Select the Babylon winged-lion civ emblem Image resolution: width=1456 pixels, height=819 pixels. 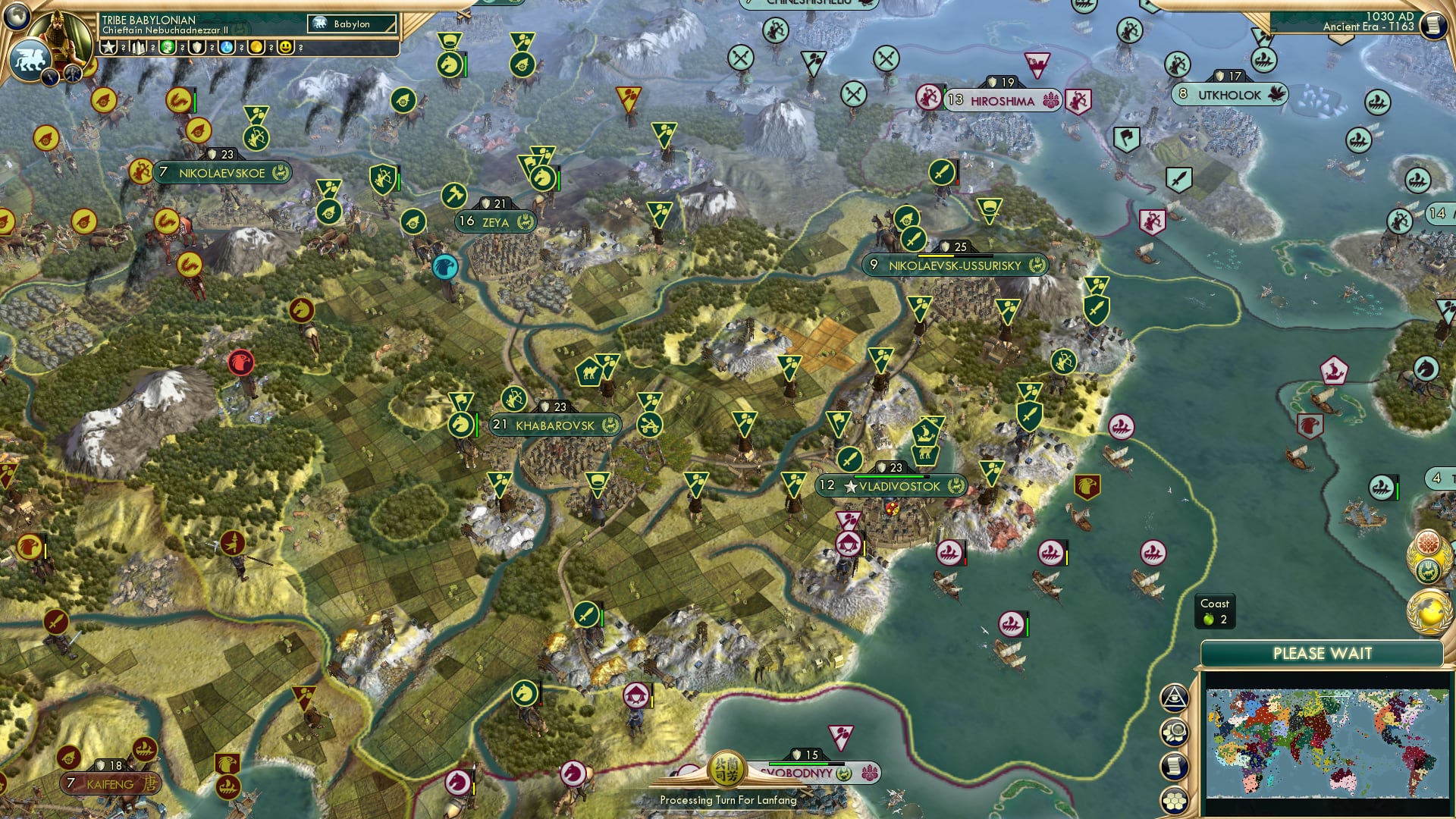pos(30,58)
